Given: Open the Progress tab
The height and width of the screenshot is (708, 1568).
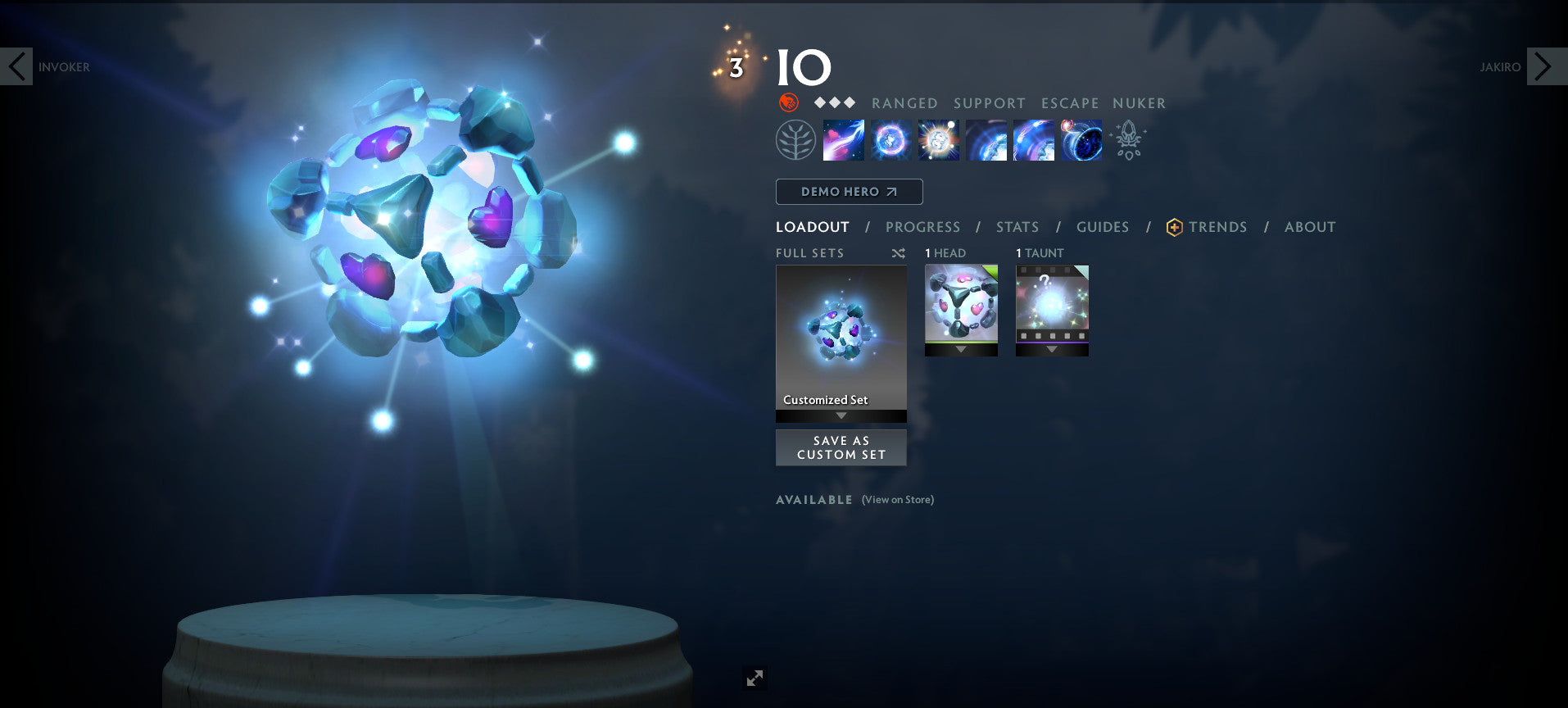Looking at the screenshot, I should point(922,227).
